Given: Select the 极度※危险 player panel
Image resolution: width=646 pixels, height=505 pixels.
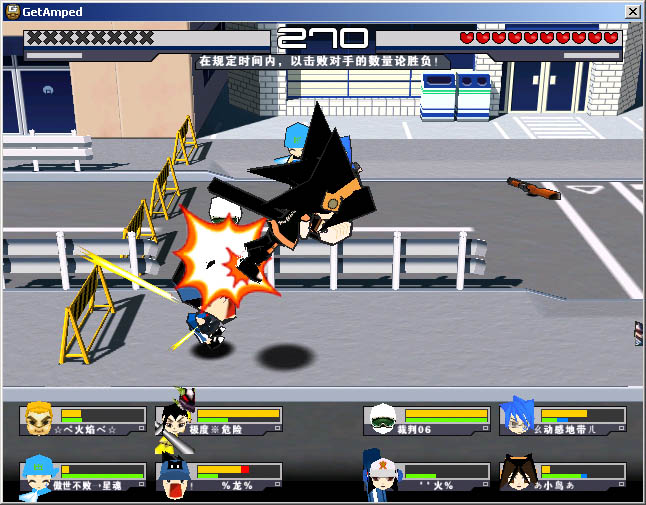Looking at the screenshot, I should click(x=220, y=420).
